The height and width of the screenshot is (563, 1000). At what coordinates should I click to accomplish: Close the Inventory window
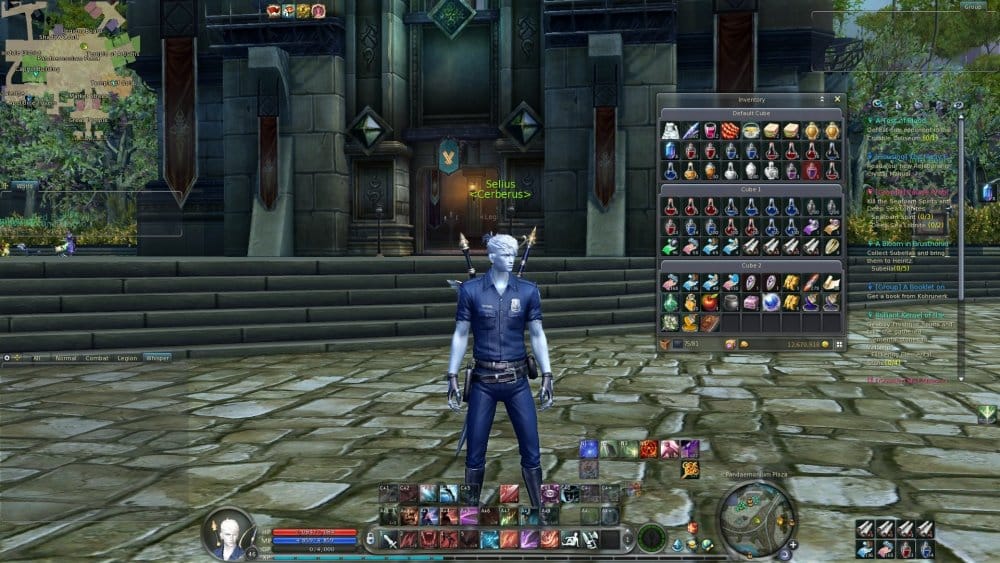[x=837, y=100]
